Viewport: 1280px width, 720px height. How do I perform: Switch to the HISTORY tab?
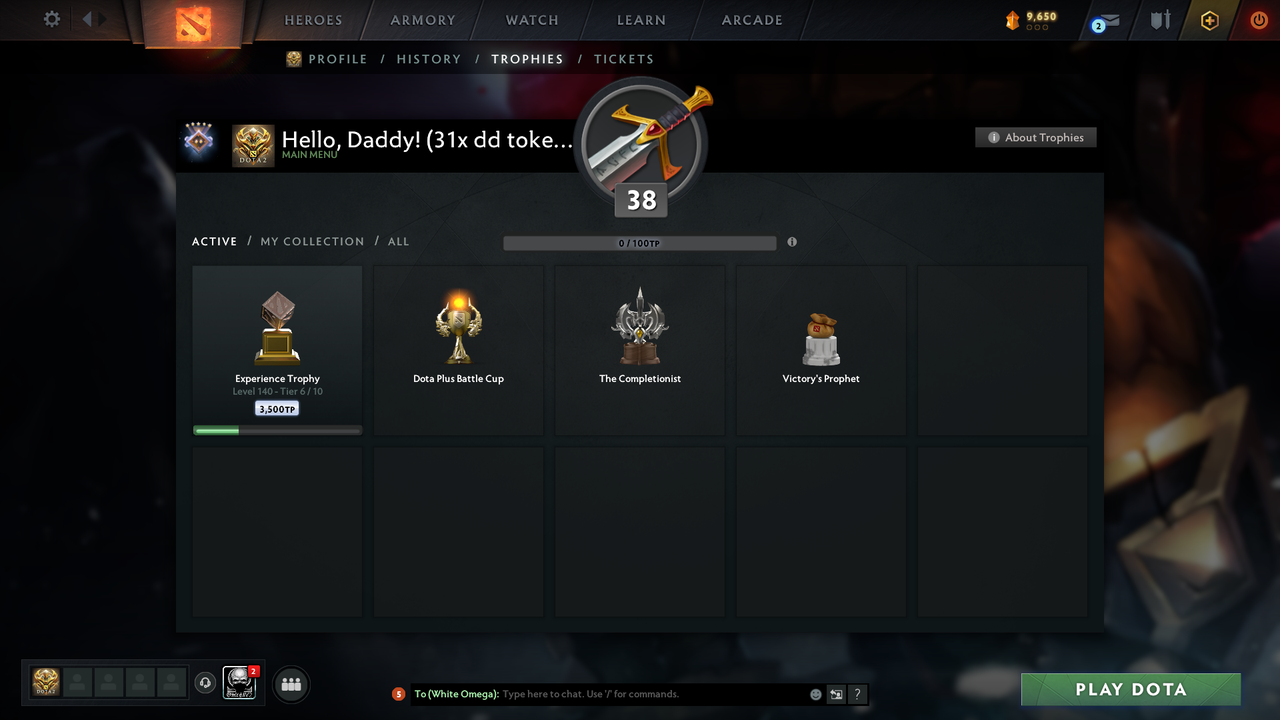428,59
